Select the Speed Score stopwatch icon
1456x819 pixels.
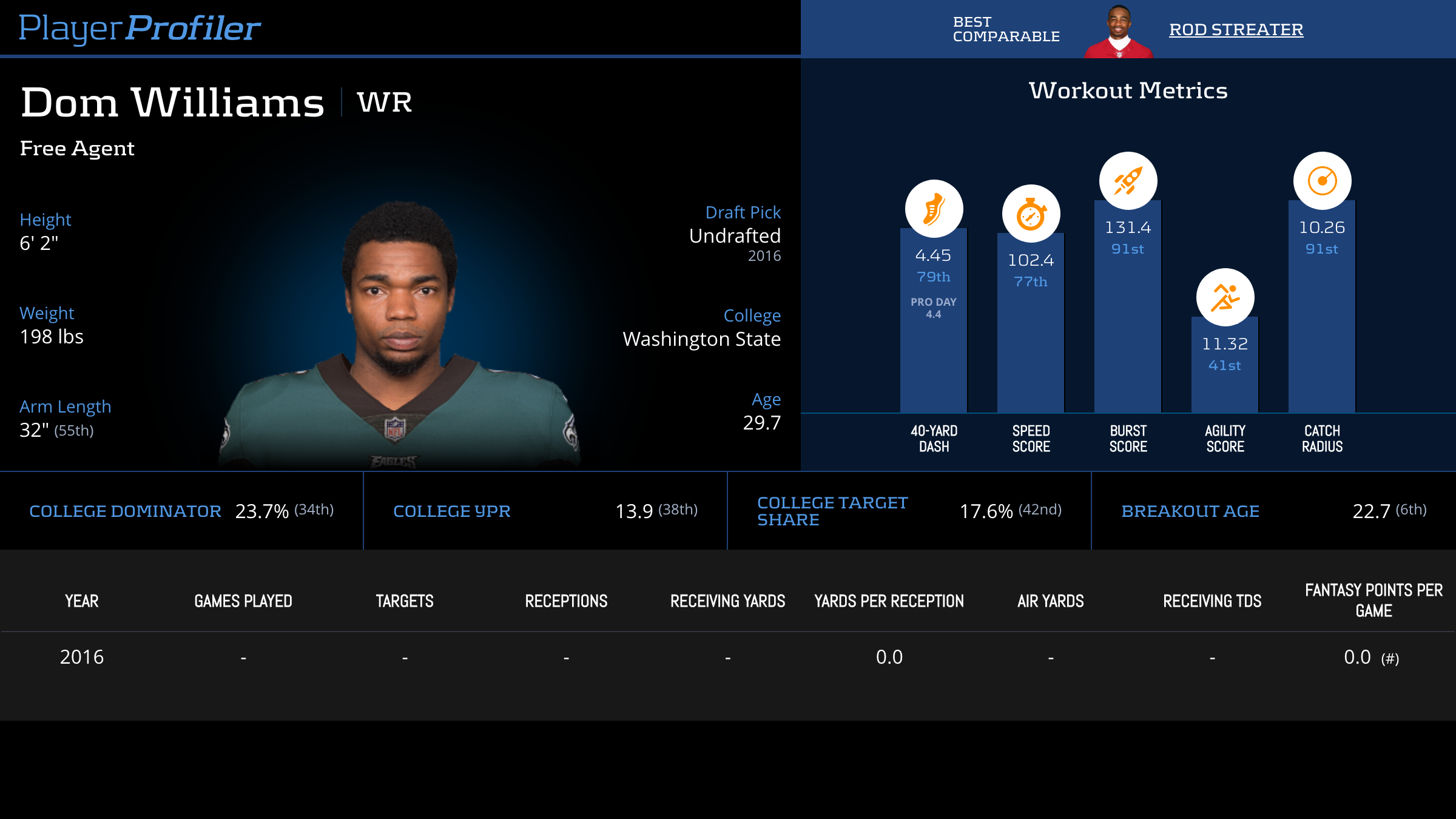pyautogui.click(x=1031, y=214)
